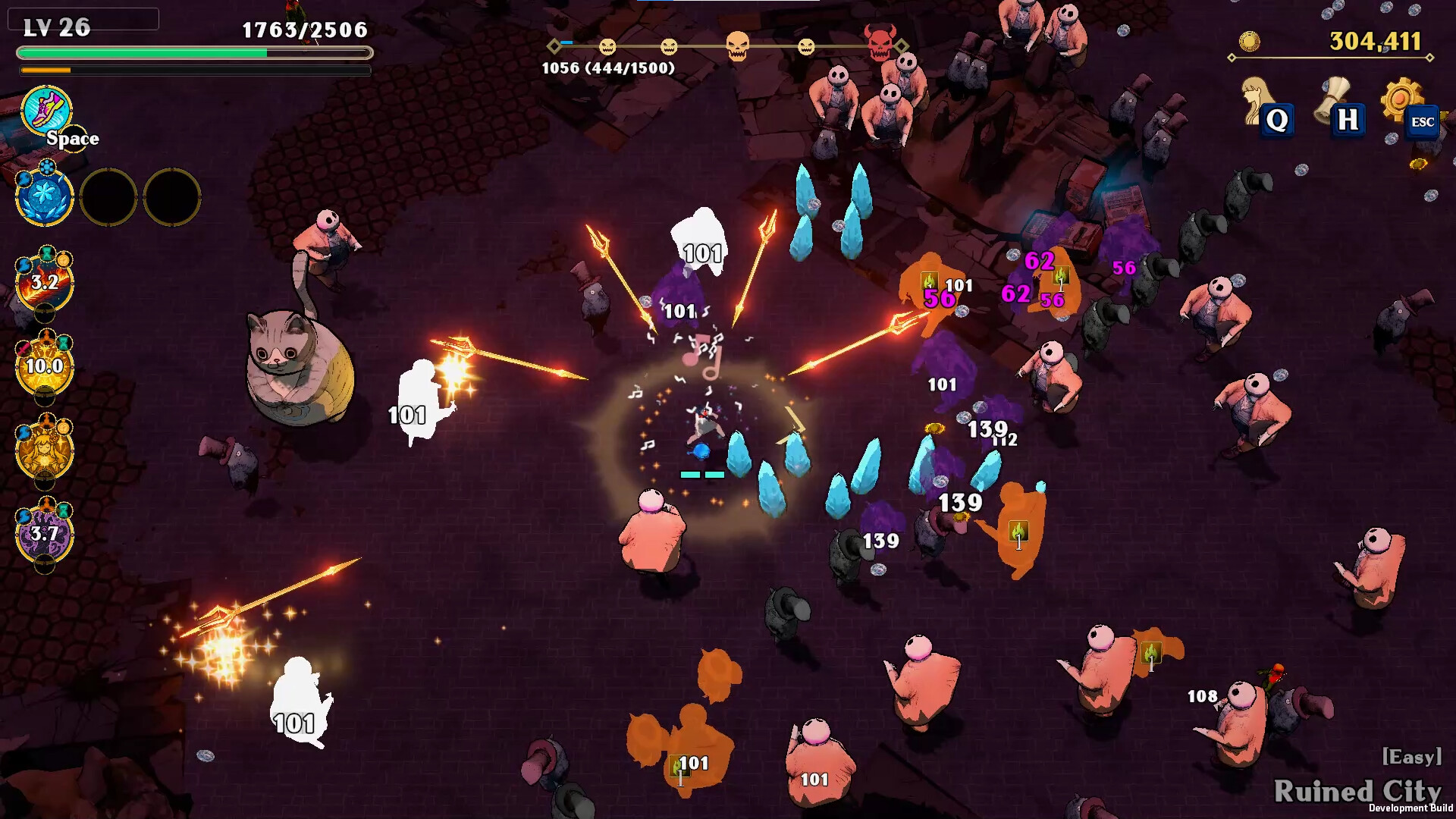Screen dimensions: 1456x819
Task: Open the character profile silhouette icon
Action: [1257, 99]
